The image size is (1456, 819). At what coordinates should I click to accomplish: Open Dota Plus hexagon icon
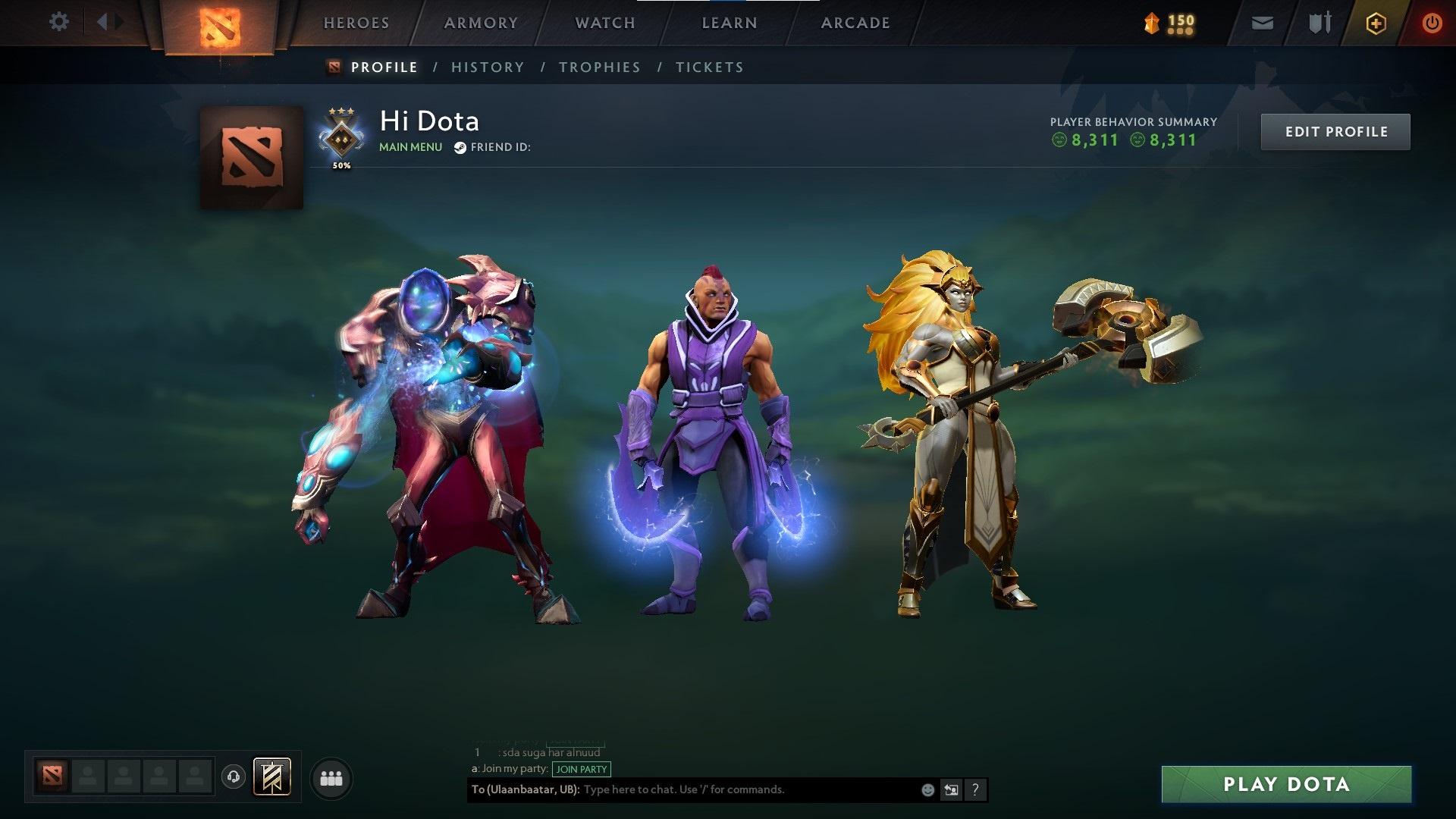click(1375, 22)
